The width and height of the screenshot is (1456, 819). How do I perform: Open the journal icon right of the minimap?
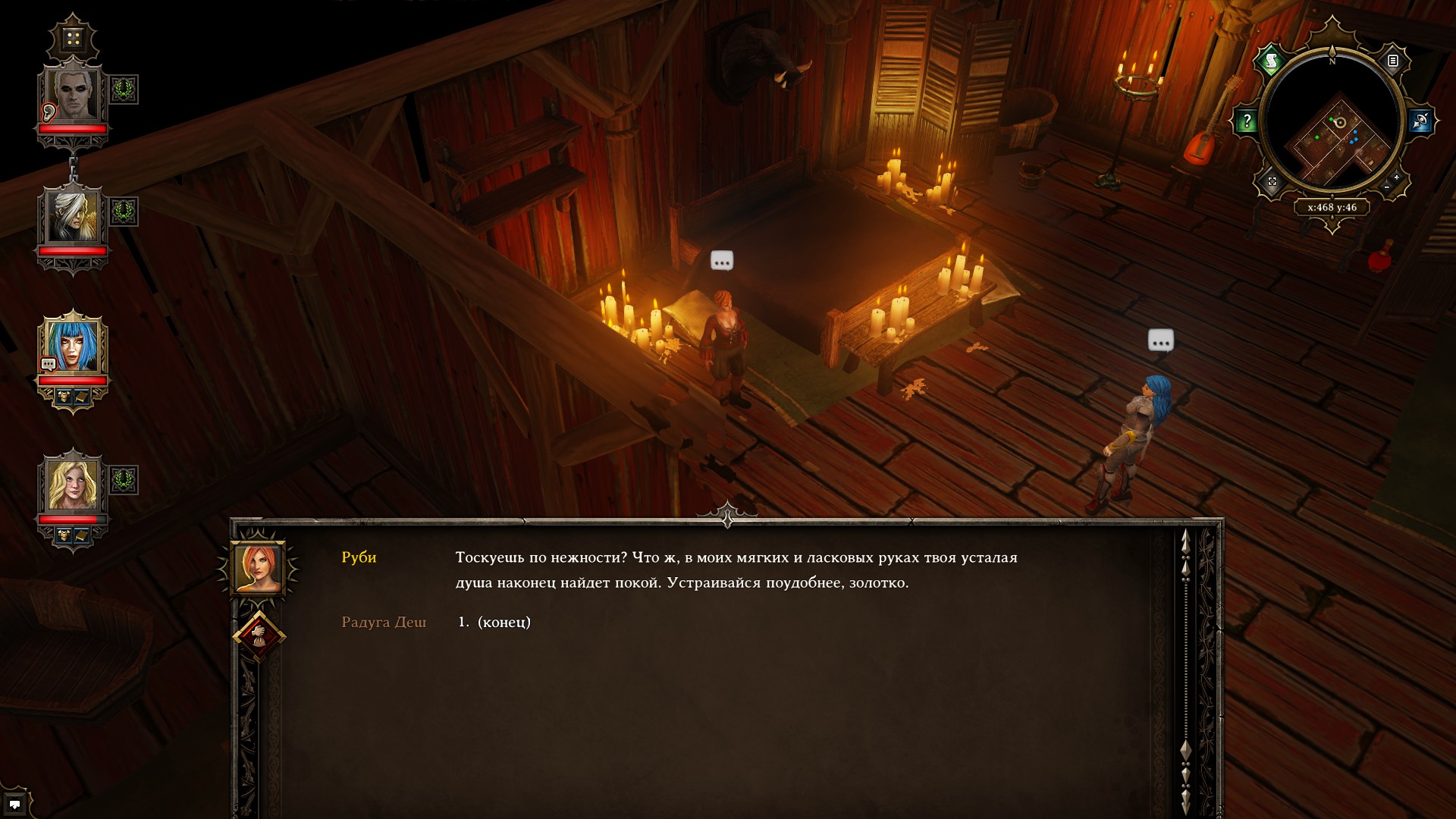1394,61
